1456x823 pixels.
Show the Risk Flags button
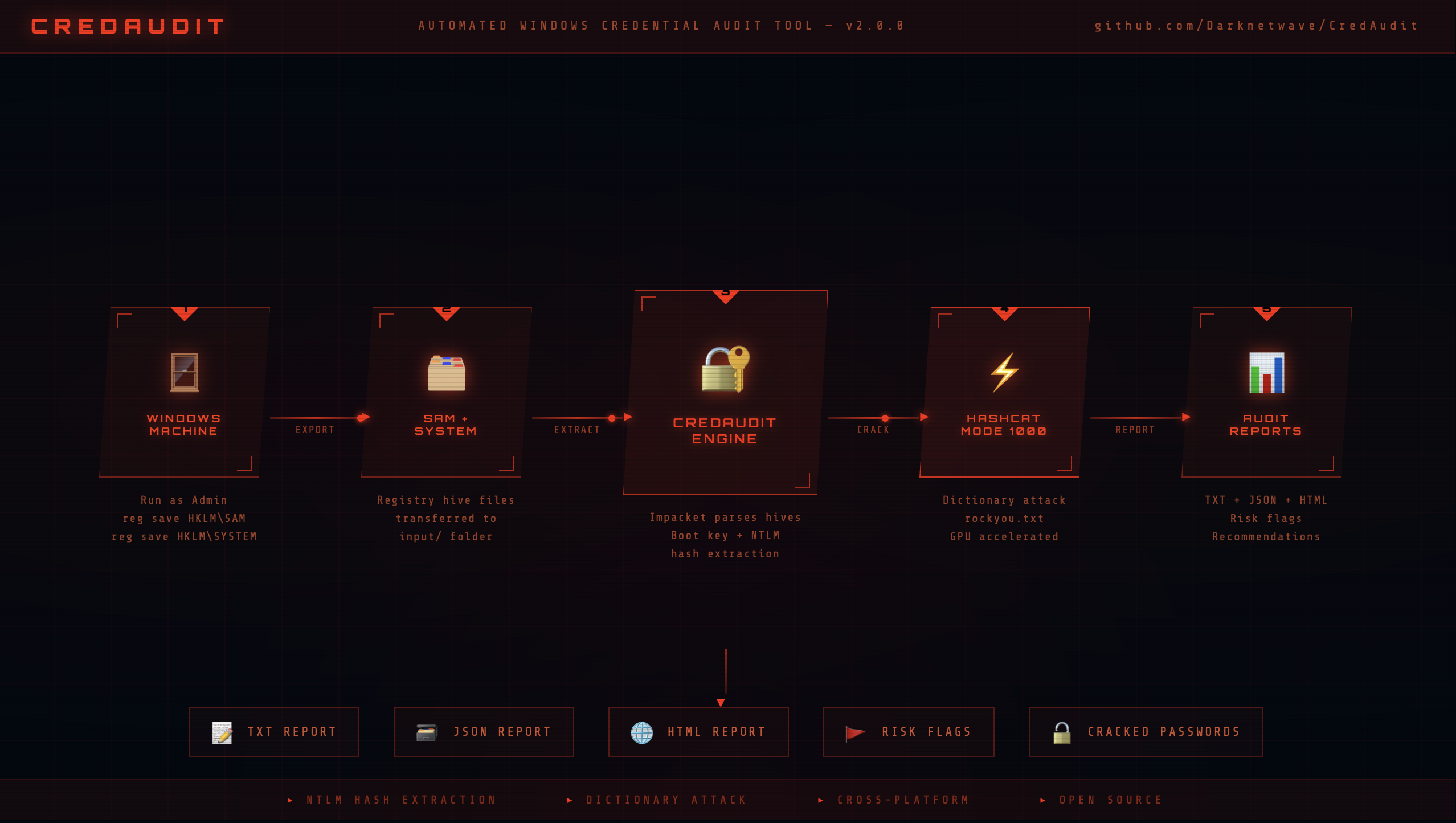909,732
